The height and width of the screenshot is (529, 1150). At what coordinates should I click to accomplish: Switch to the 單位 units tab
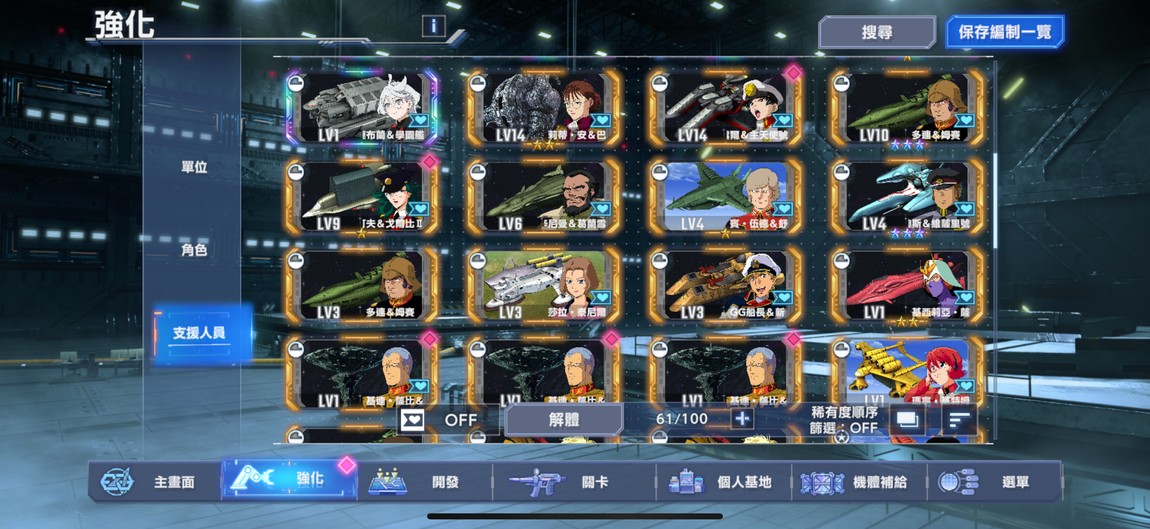pos(194,167)
